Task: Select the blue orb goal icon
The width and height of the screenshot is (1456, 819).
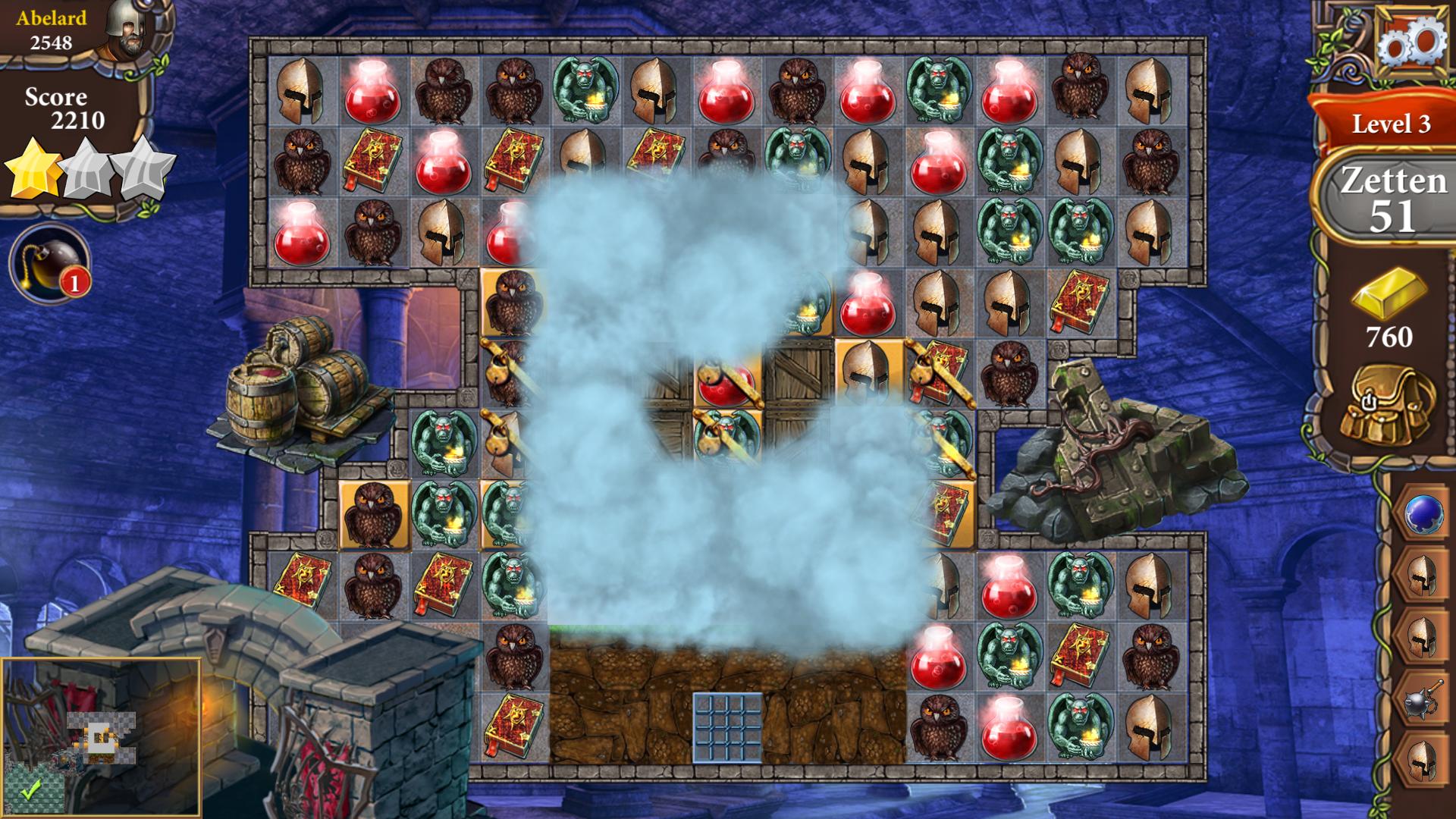Action: (1423, 514)
